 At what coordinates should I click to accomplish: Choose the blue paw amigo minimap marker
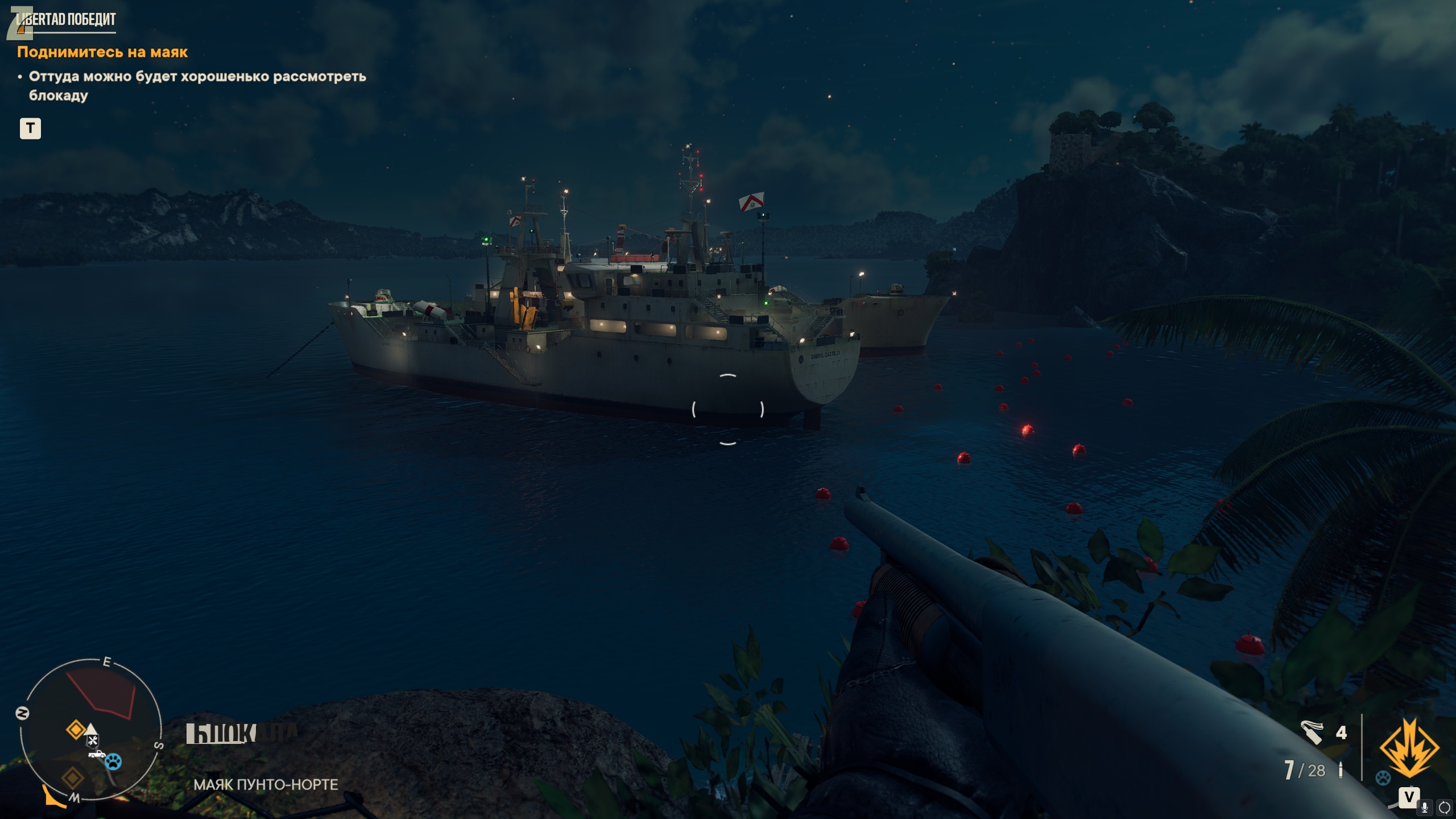pos(113,762)
